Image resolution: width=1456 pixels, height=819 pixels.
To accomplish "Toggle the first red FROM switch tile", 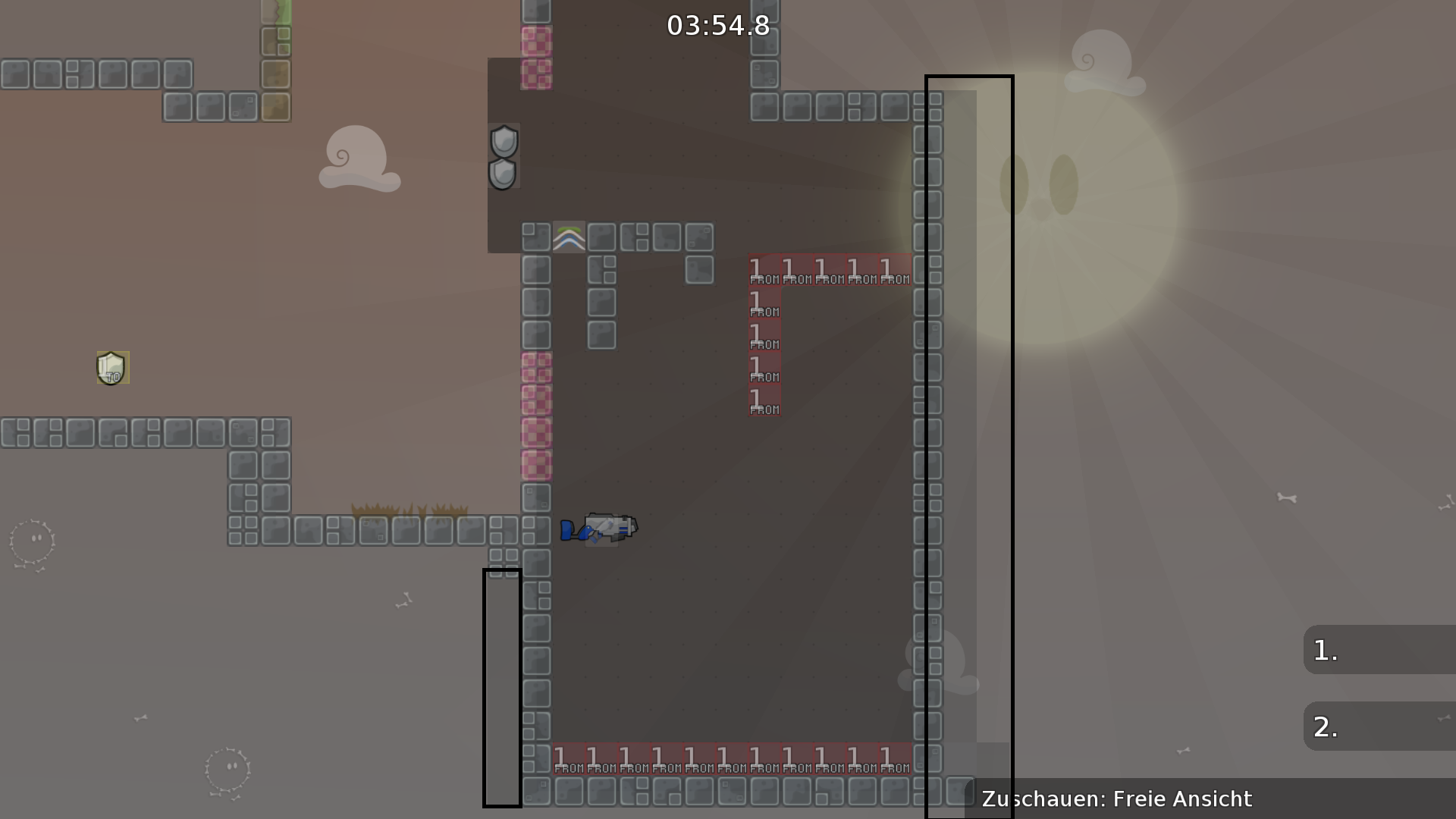I will click(x=763, y=269).
